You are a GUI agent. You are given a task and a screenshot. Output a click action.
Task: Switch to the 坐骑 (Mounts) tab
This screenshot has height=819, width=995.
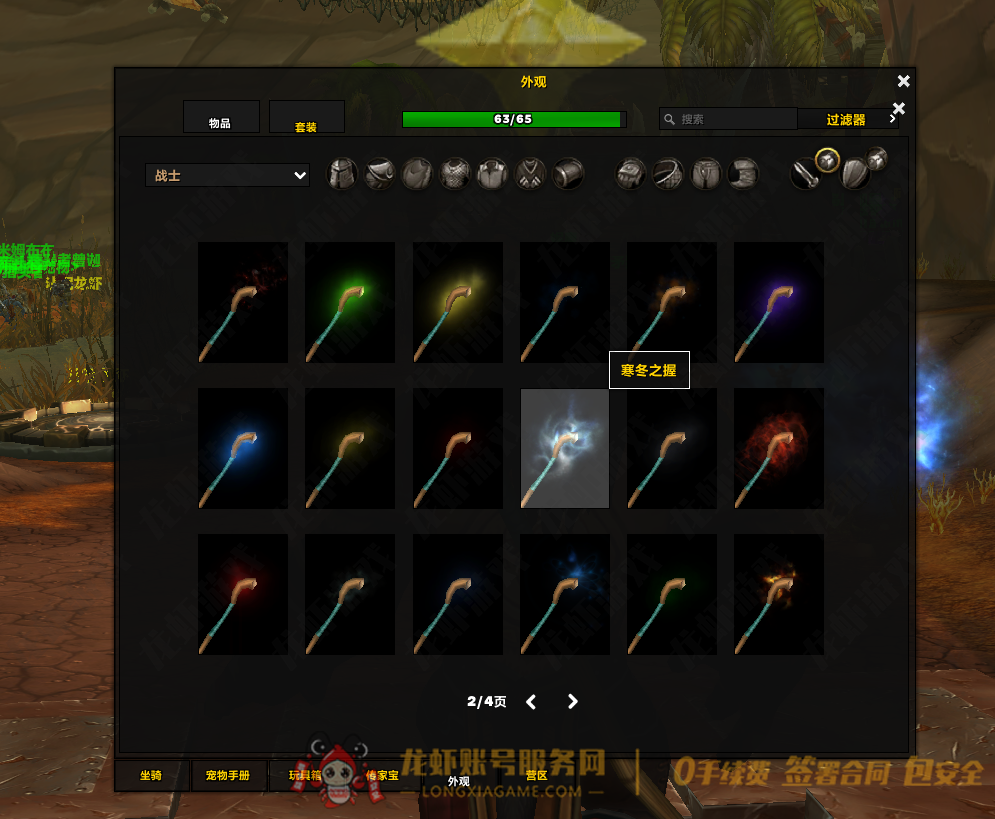click(x=151, y=775)
